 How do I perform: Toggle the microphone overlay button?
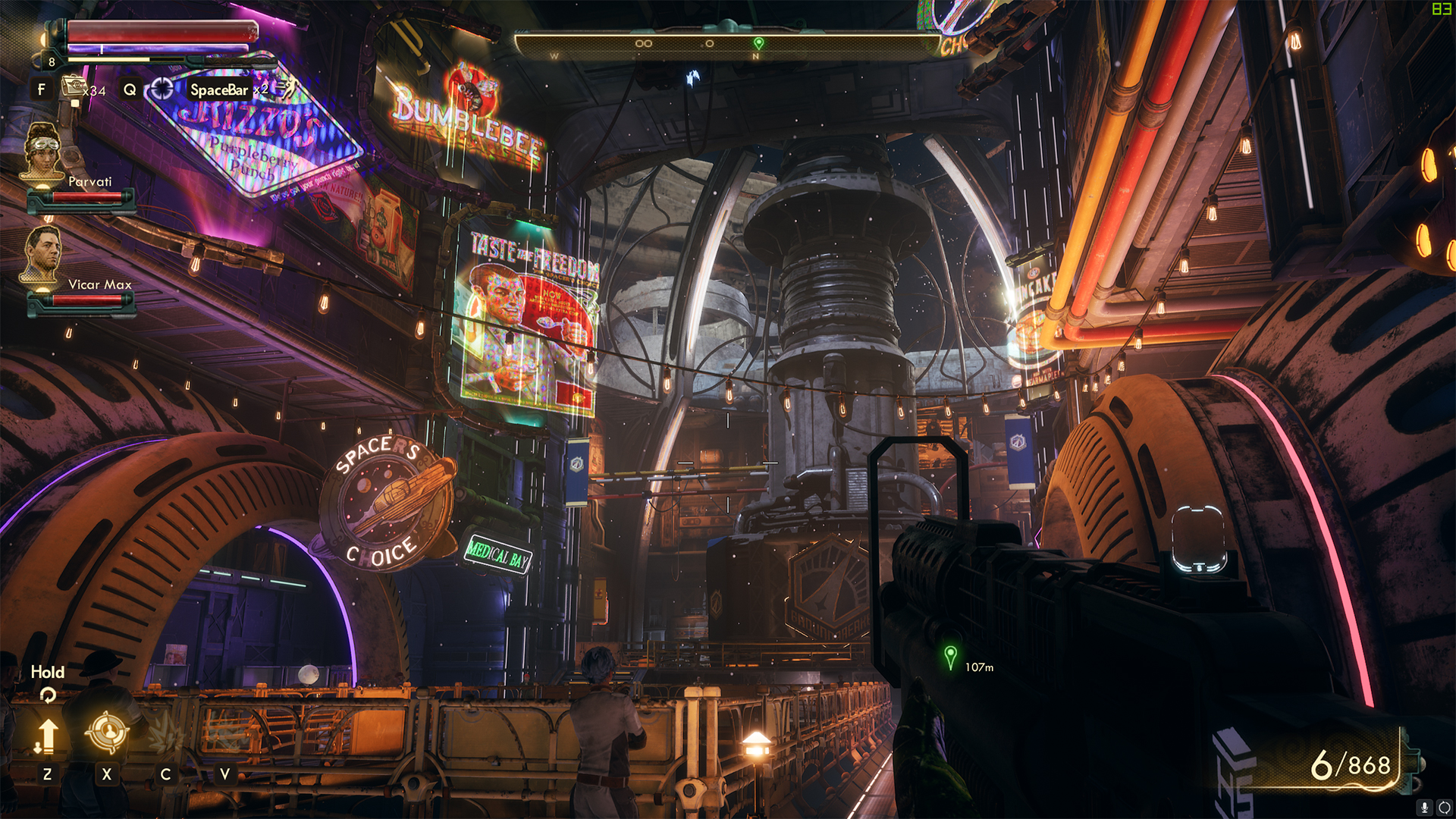click(x=1424, y=808)
